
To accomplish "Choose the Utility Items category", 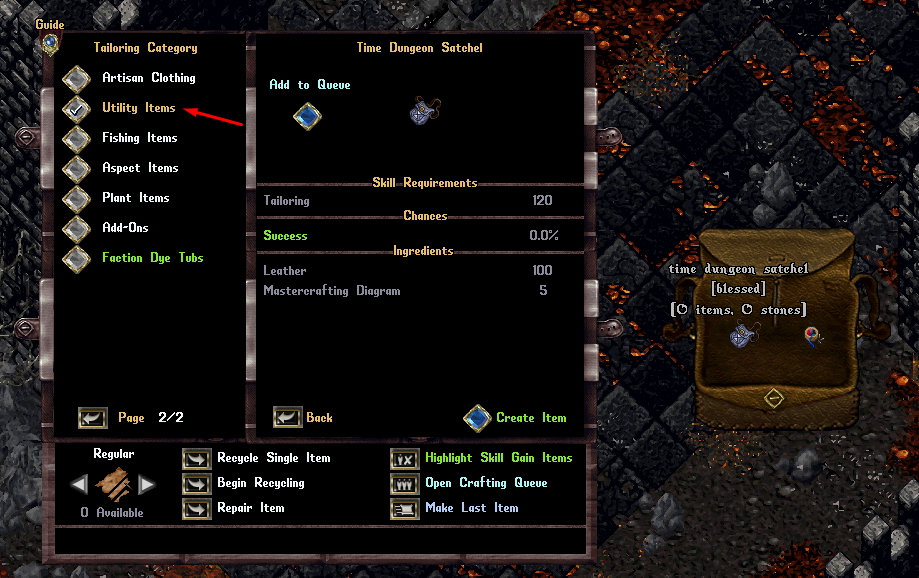I will (77, 109).
